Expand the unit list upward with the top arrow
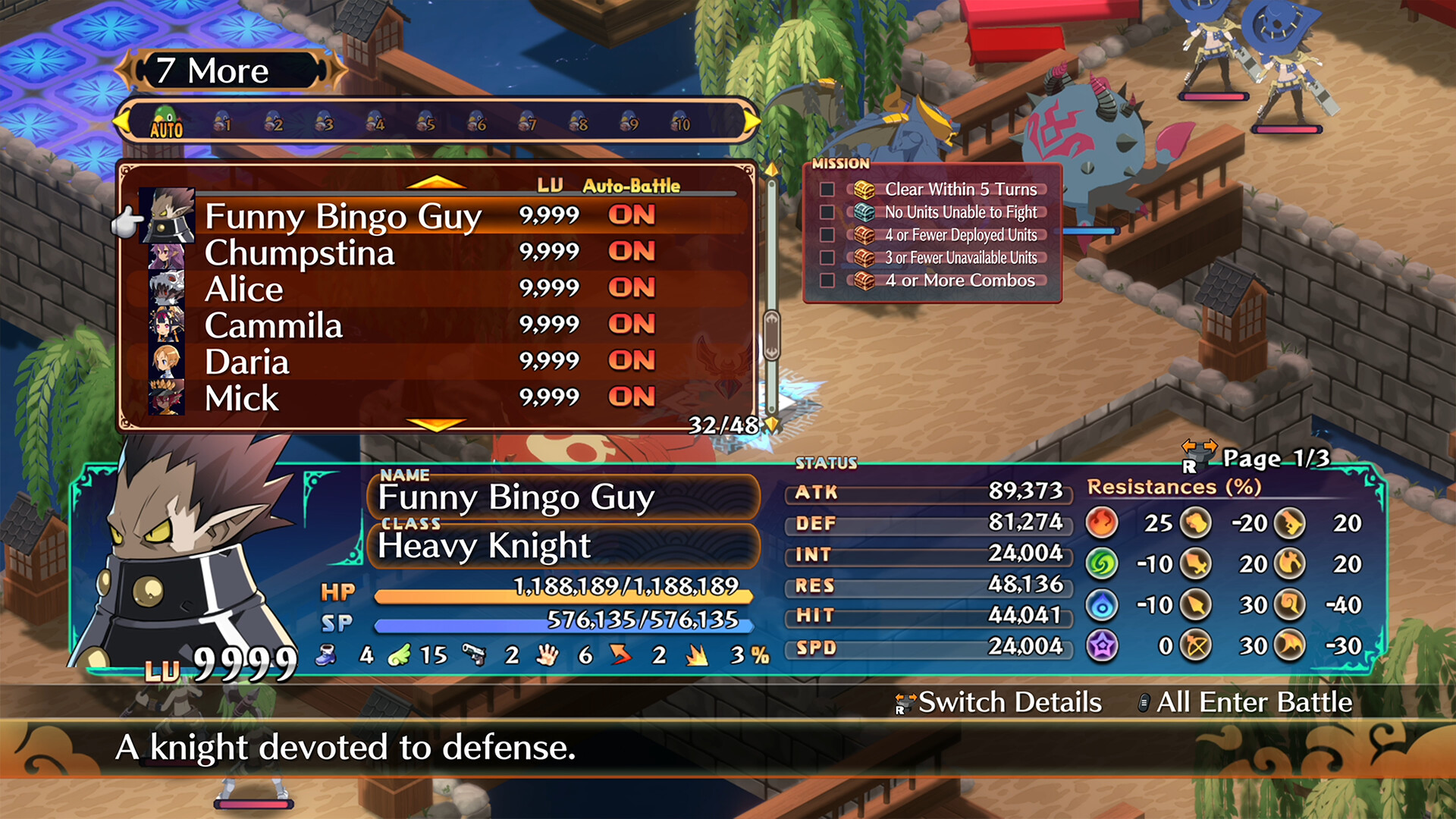The image size is (1456, 819). click(435, 182)
